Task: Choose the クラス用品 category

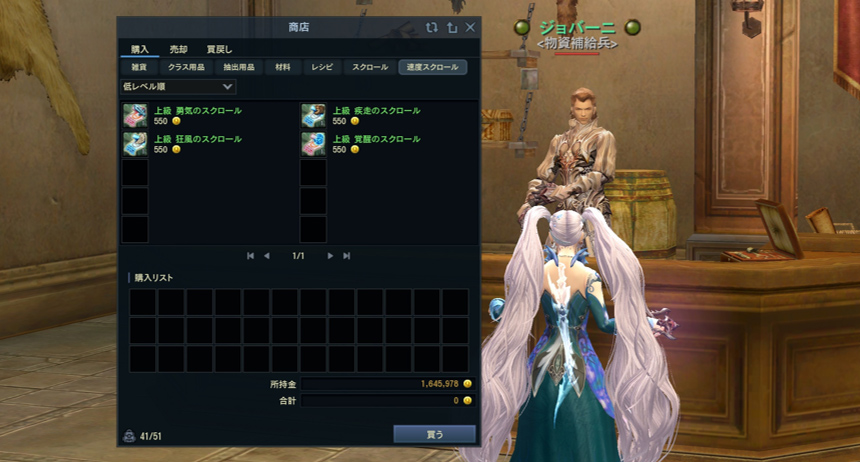Action: pyautogui.click(x=187, y=67)
